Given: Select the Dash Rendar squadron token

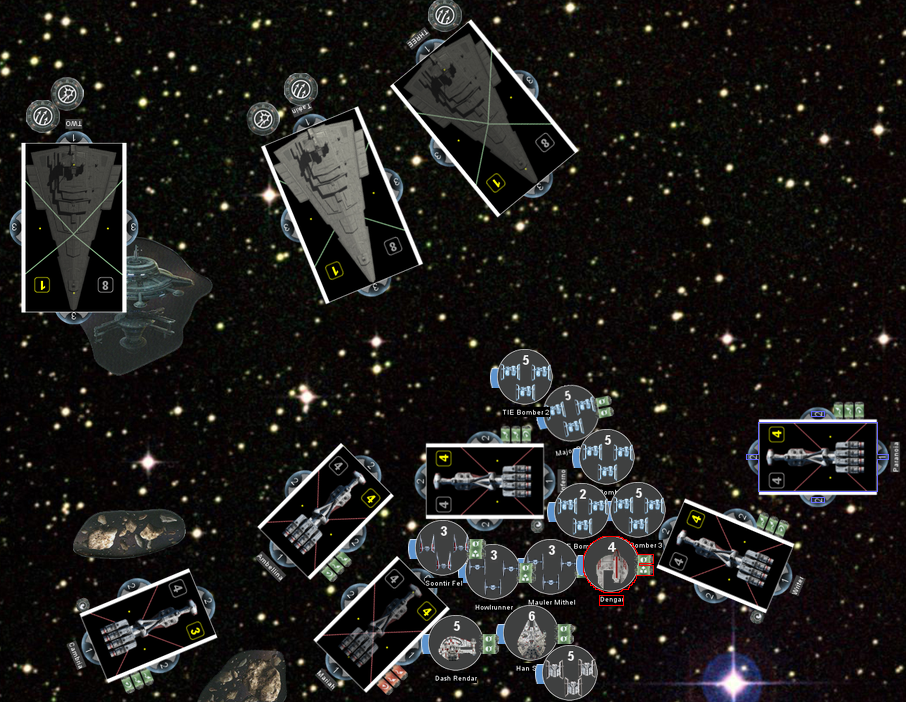Looking at the screenshot, I should 456,643.
